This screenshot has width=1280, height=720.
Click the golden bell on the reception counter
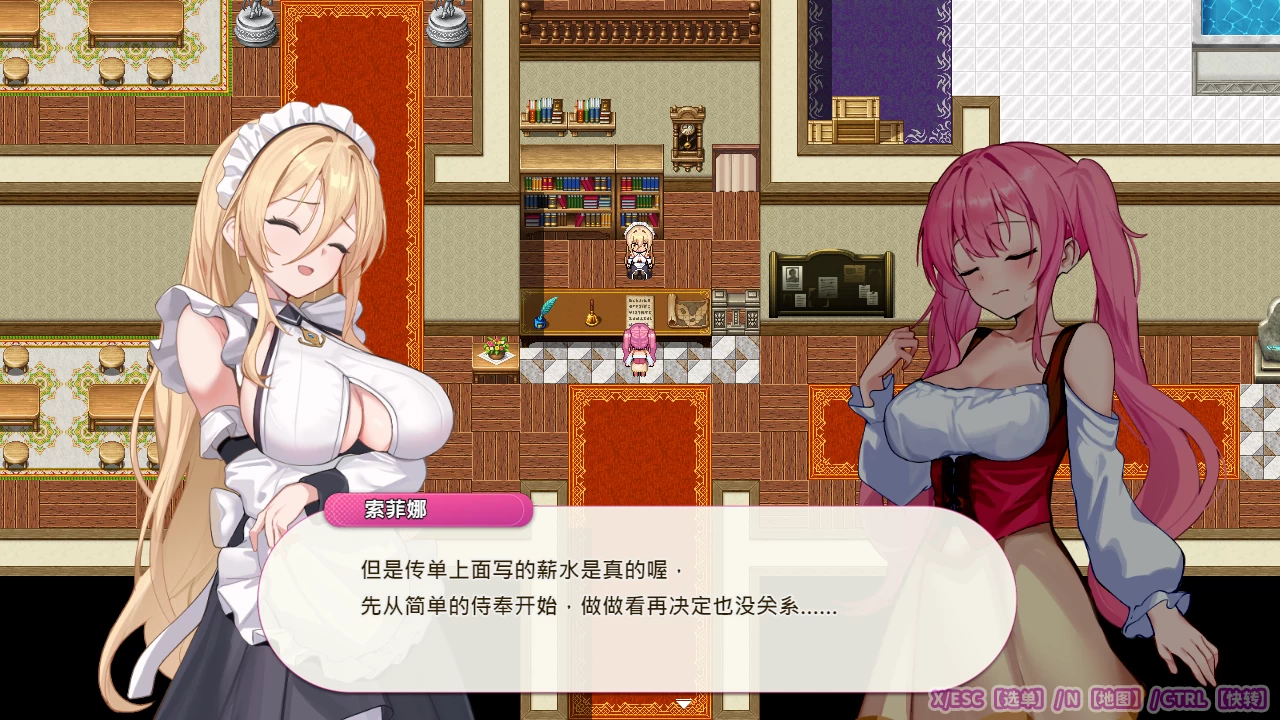click(x=592, y=318)
